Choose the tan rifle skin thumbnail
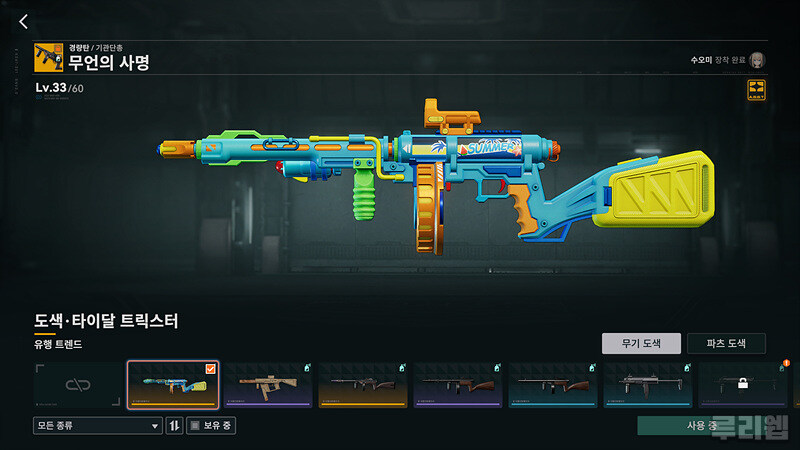This screenshot has width=800, height=450. tap(267, 385)
